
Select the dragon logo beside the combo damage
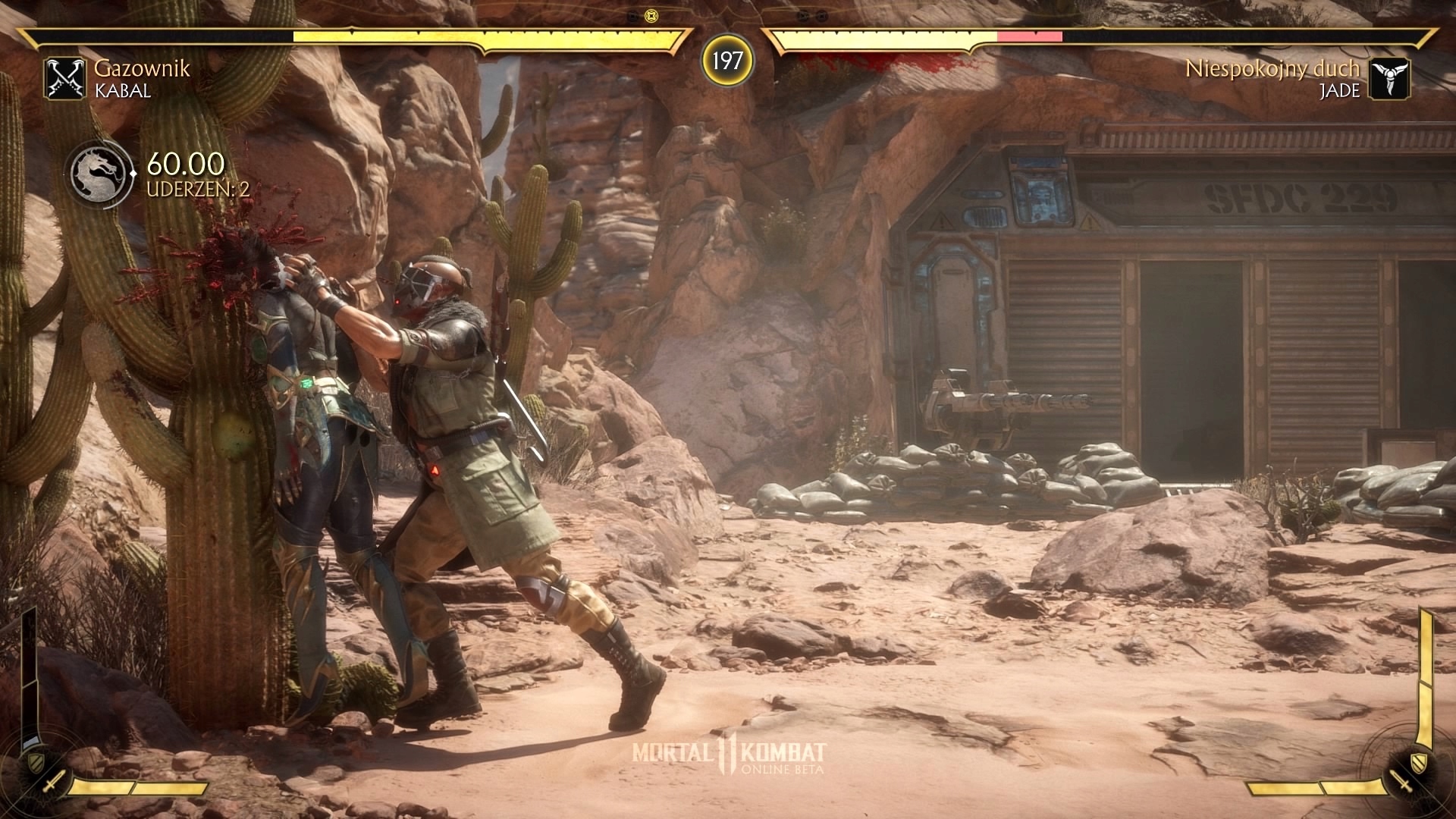[98, 174]
